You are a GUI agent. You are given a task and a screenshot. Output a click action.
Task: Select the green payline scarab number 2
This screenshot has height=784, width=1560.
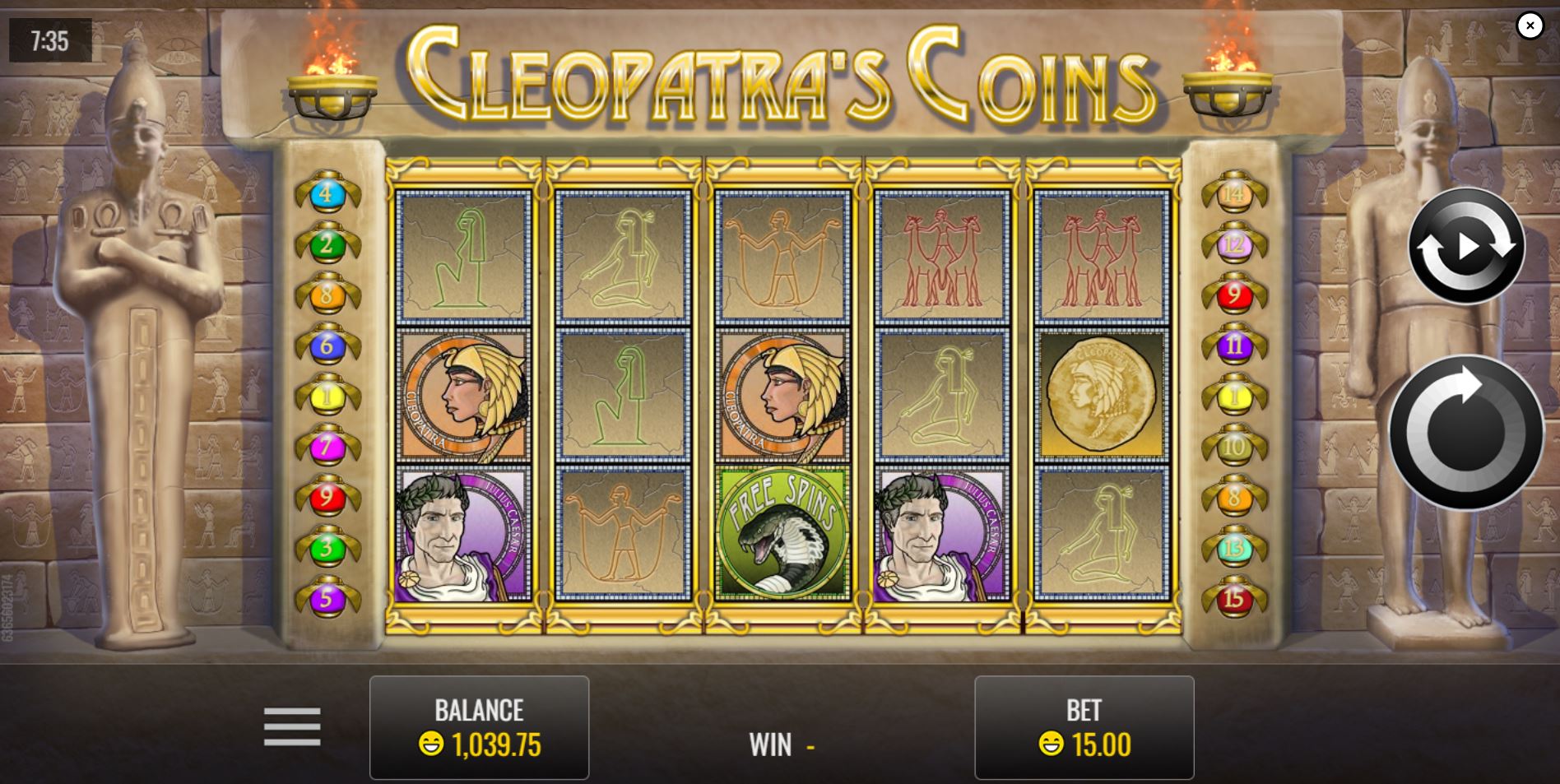pyautogui.click(x=327, y=243)
